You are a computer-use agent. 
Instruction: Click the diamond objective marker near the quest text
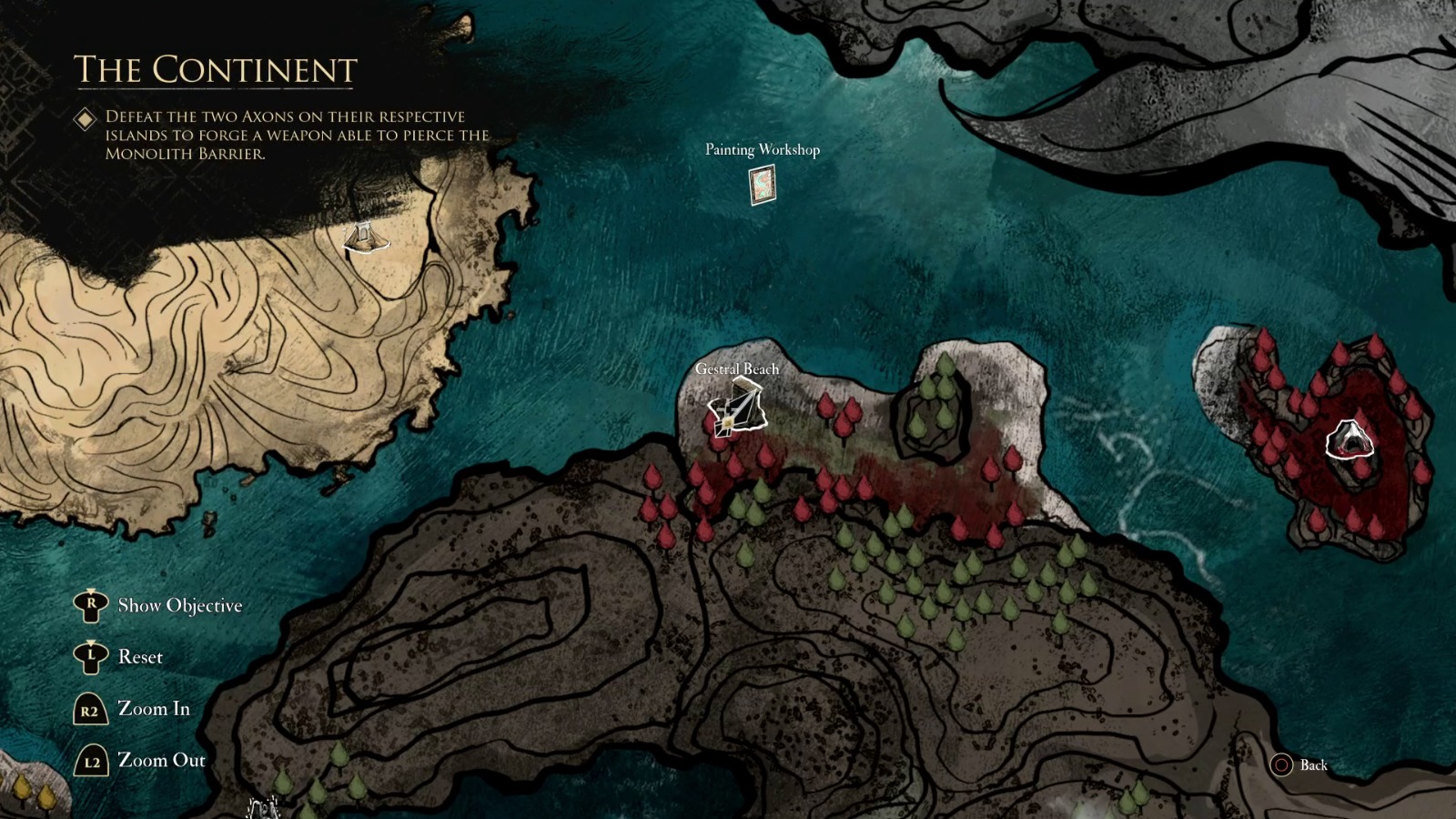[x=86, y=116]
